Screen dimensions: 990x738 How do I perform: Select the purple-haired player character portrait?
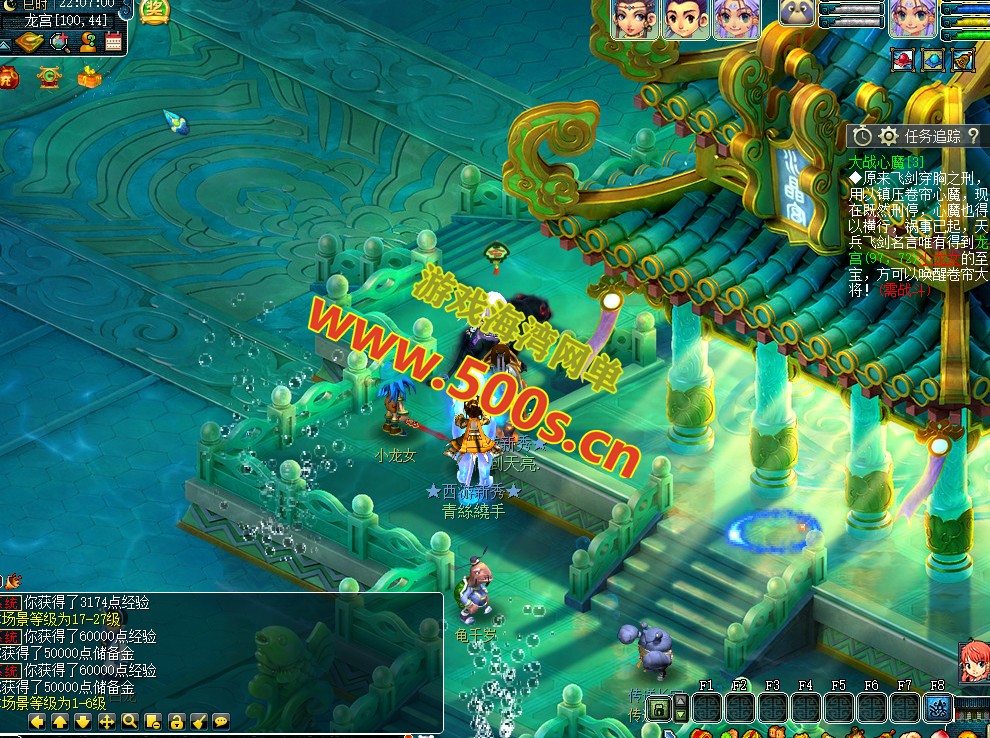pyautogui.click(x=913, y=19)
